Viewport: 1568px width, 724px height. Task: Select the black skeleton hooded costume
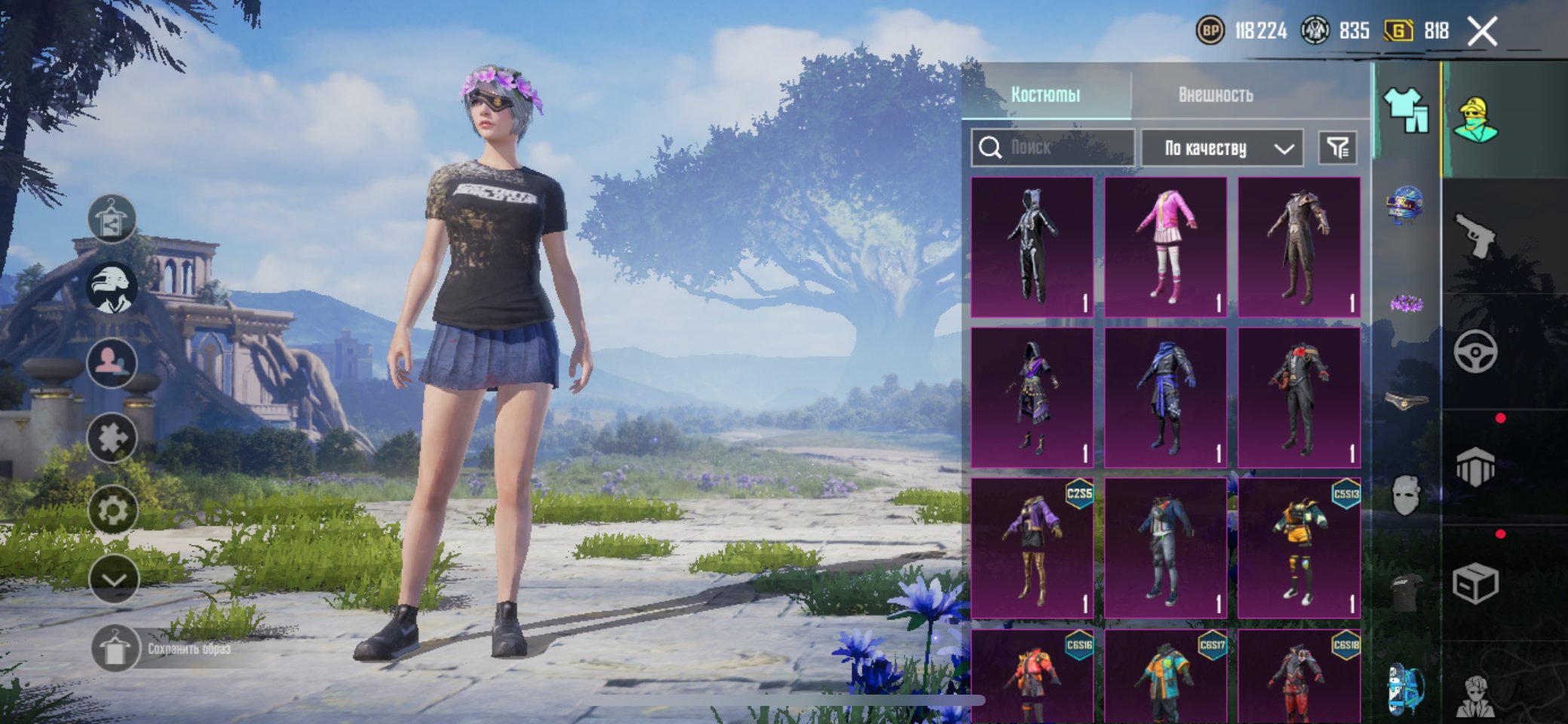tap(1032, 247)
